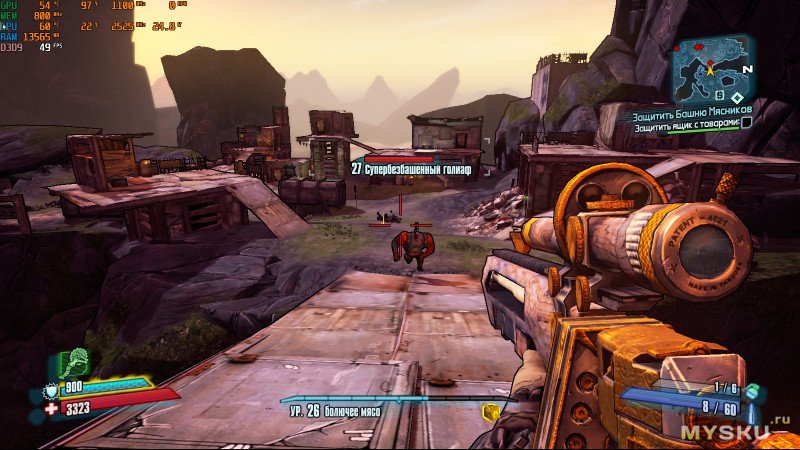The height and width of the screenshot is (450, 800).
Task: Tick the "Защитить ящик с товарами" objective box
Action: click(x=746, y=123)
